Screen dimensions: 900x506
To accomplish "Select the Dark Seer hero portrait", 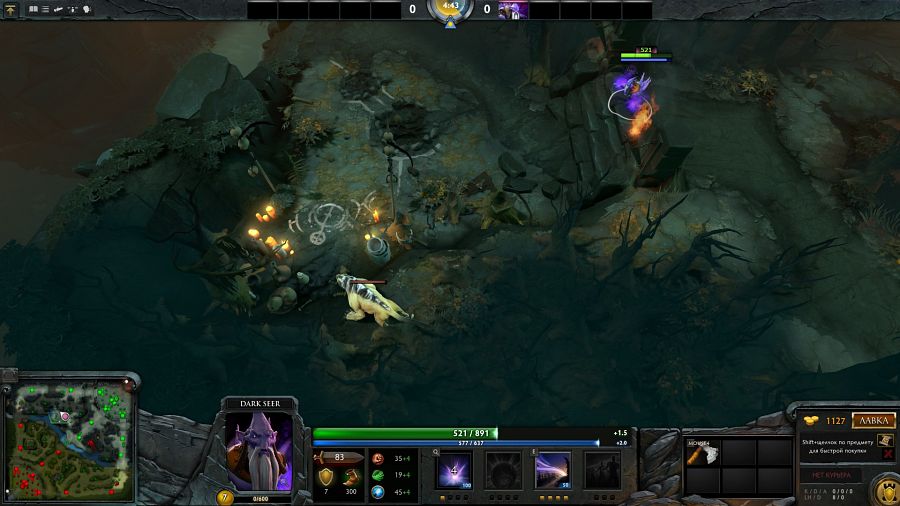I will coord(259,450).
